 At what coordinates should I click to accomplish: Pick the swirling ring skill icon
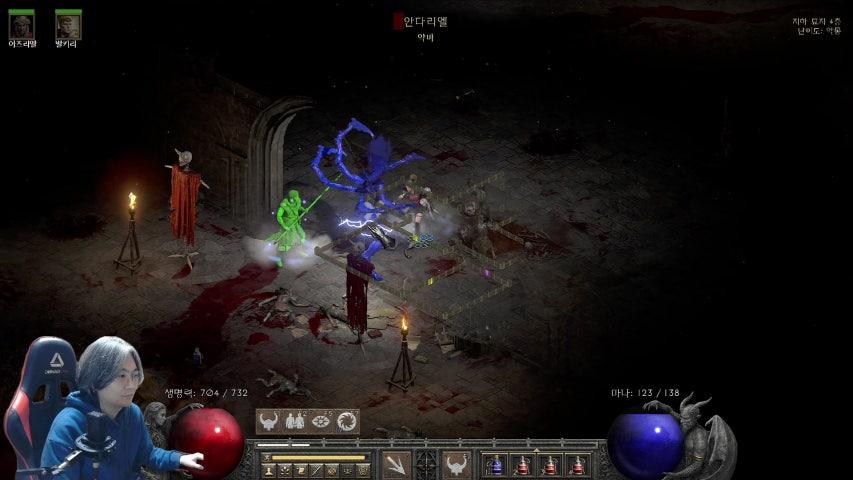pos(347,421)
